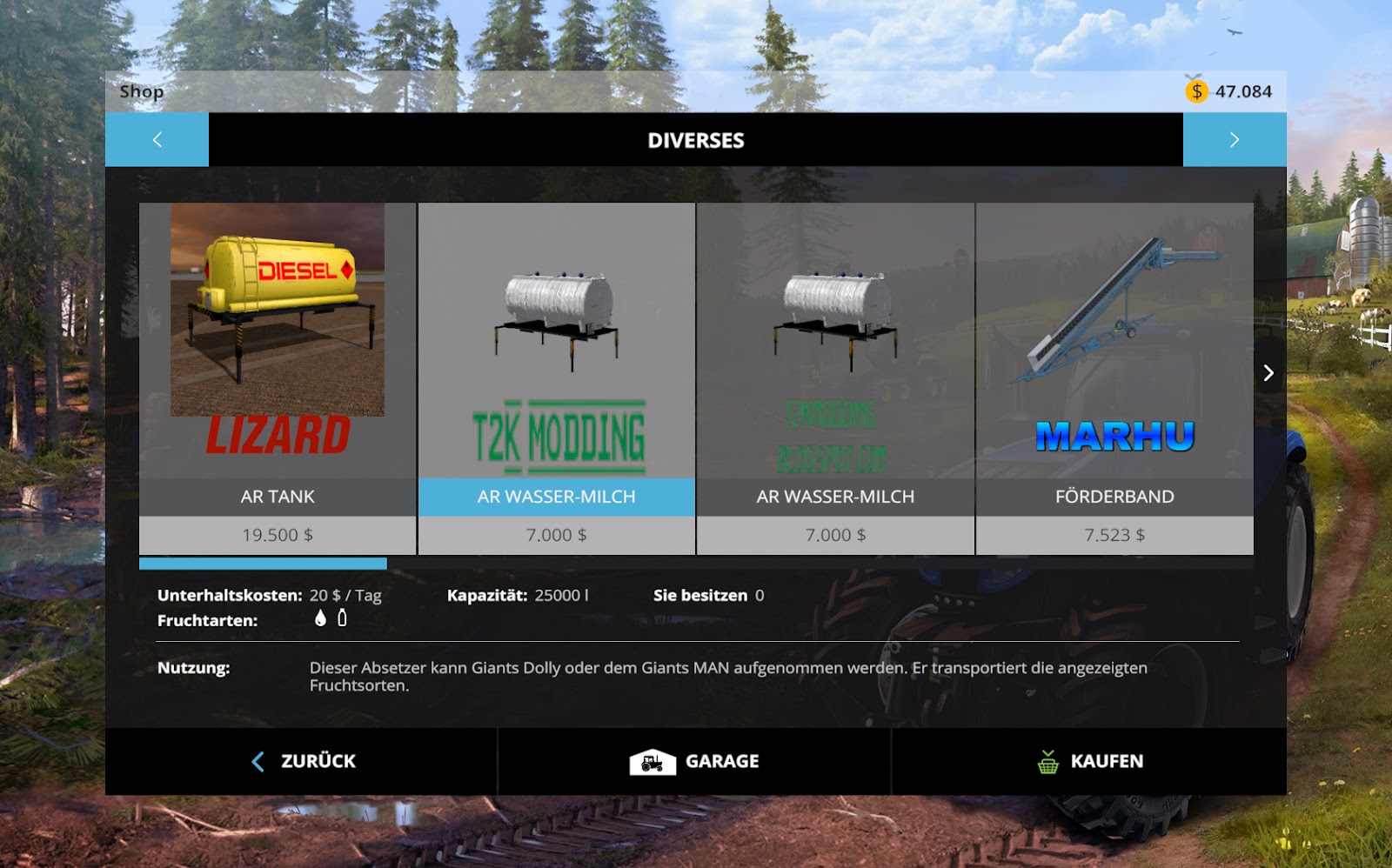The height and width of the screenshot is (868, 1392).
Task: Click the blue item list scrollbar
Action: (263, 564)
